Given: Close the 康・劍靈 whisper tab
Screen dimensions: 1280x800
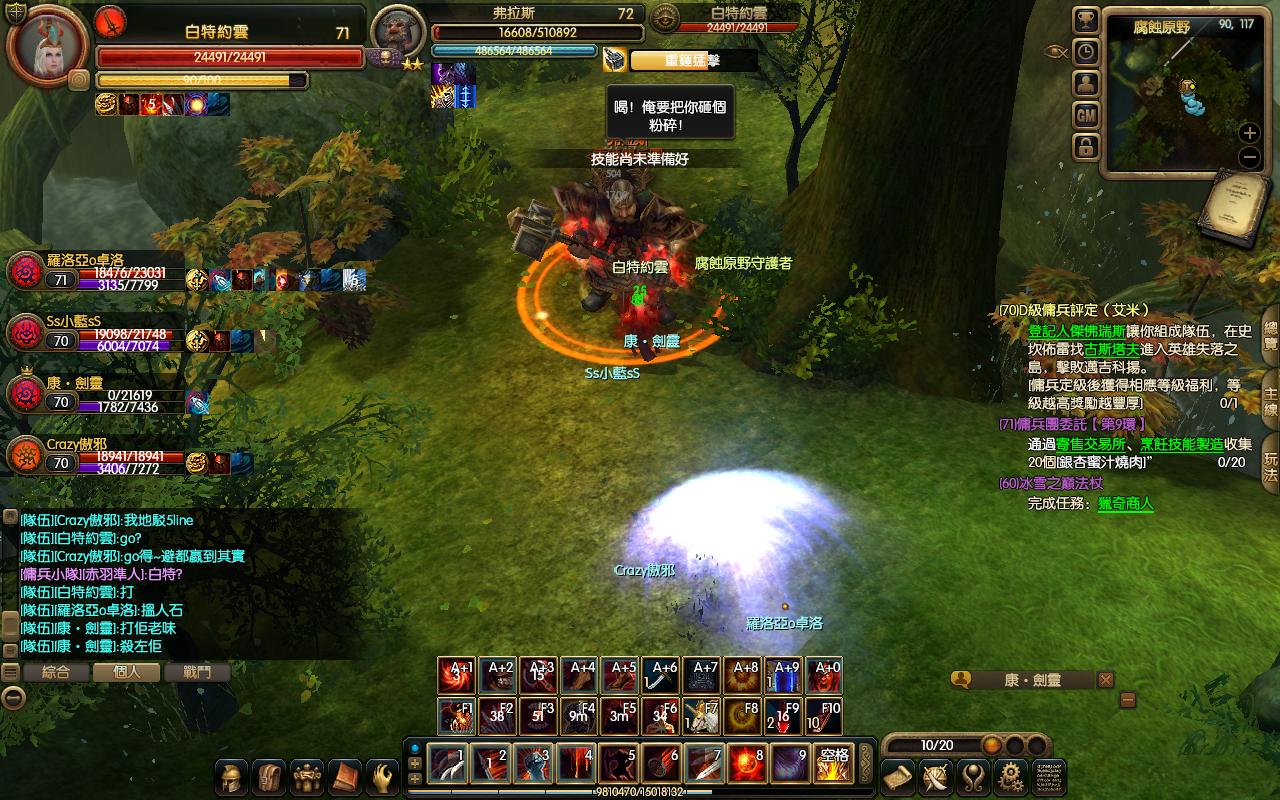Looking at the screenshot, I should [1105, 680].
